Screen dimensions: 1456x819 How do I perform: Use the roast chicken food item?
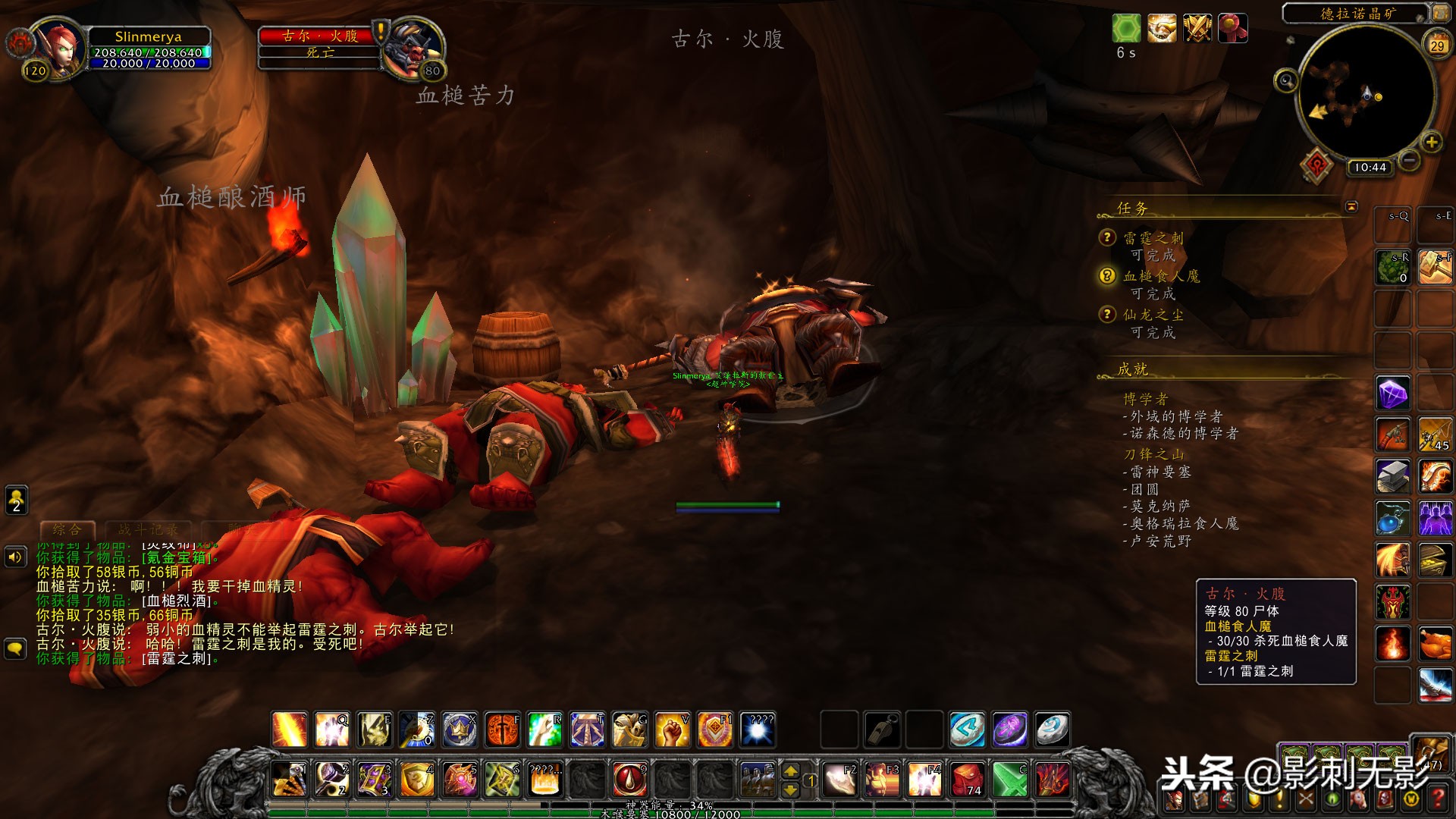[x=1435, y=645]
